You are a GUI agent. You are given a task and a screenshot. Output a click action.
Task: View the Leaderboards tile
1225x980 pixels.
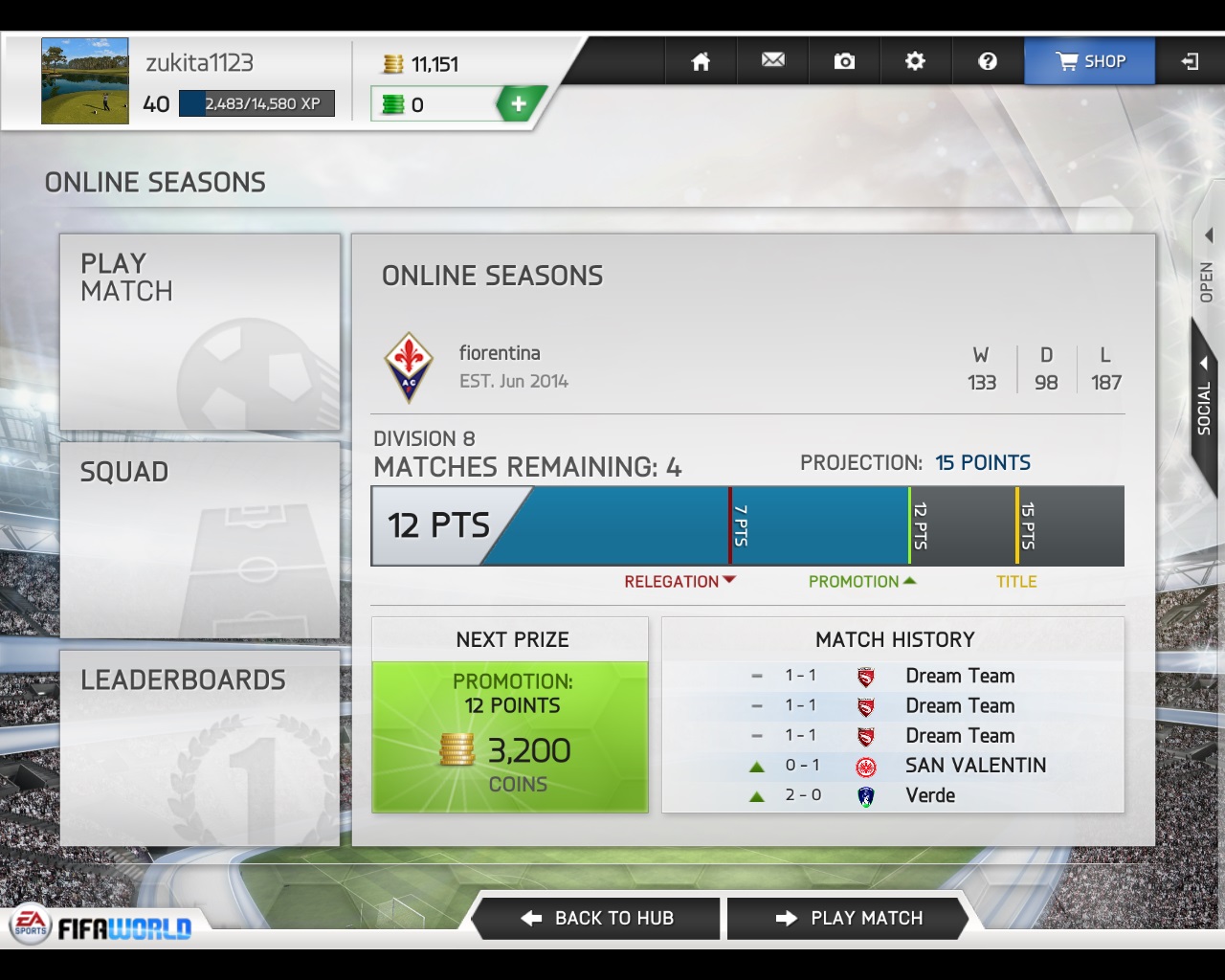click(x=200, y=747)
